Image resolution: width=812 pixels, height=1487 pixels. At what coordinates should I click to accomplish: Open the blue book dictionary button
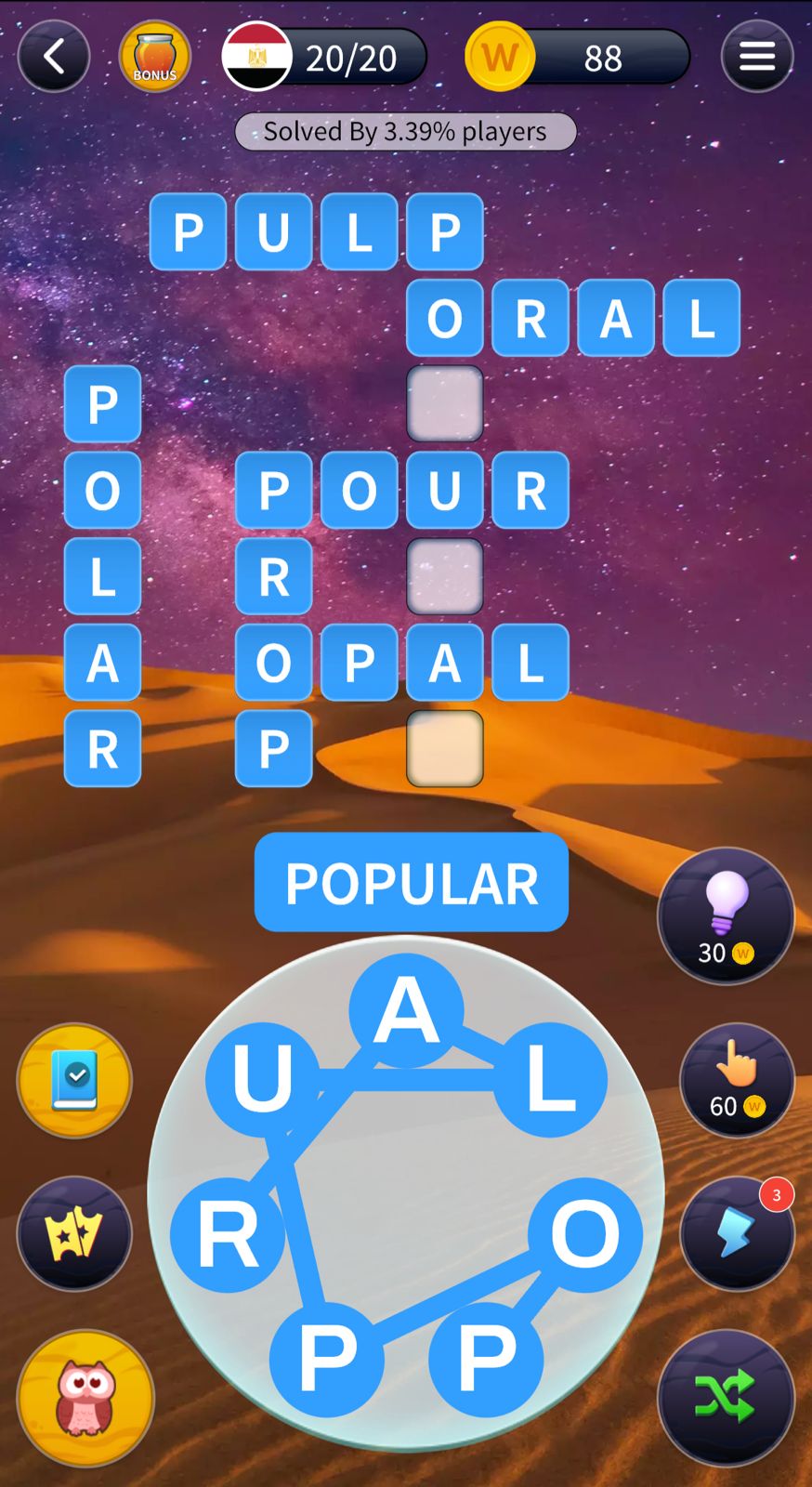(x=74, y=1080)
